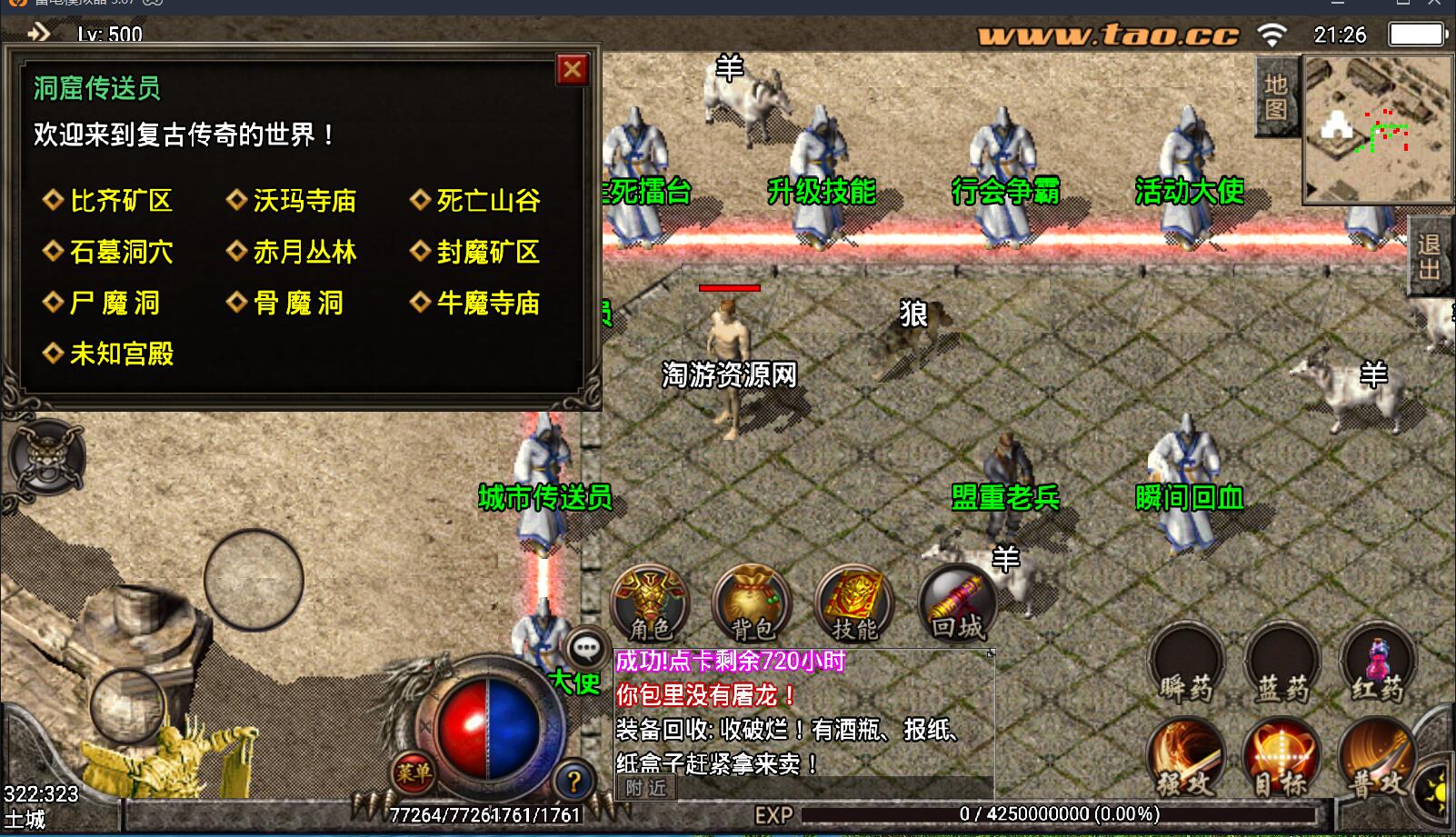Choose the 沃玛寺庙 destination
Screen dimensions: 1456x837
click(x=304, y=201)
